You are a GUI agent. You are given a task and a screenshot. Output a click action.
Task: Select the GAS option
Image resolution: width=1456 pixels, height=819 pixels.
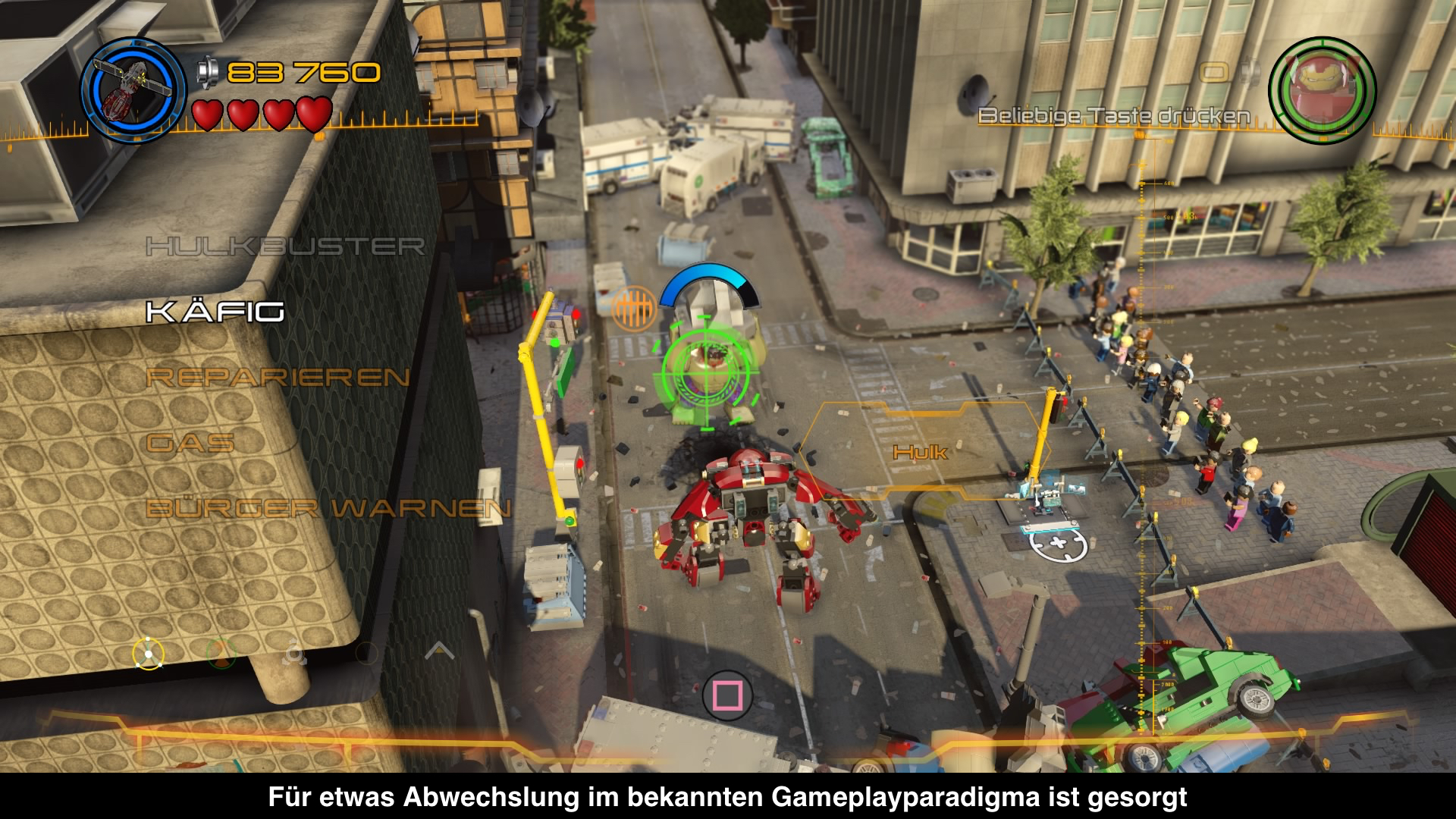[x=190, y=443]
